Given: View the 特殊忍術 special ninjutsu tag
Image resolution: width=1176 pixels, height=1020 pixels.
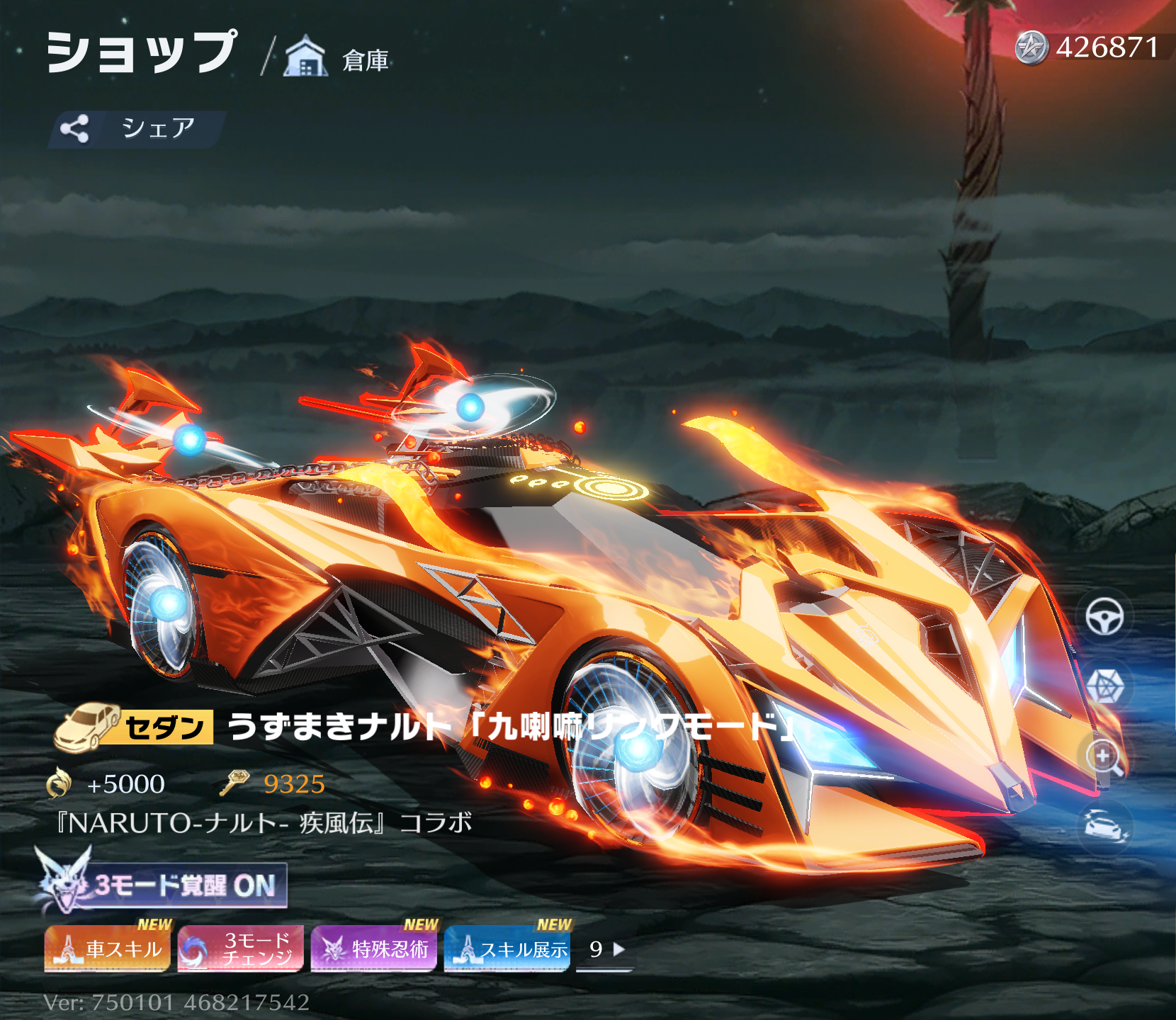Looking at the screenshot, I should point(374,948).
